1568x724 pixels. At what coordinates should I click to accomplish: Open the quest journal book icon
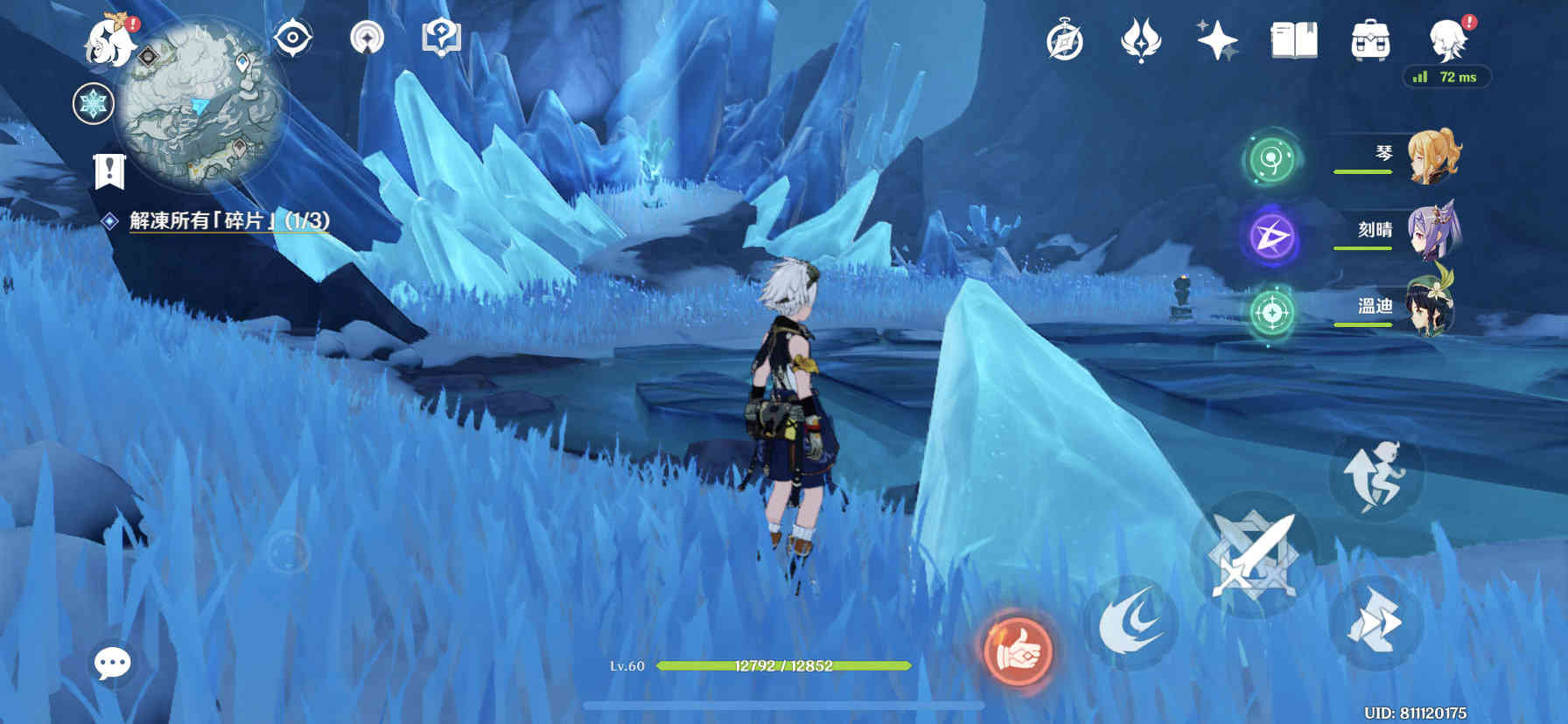pos(1293,40)
